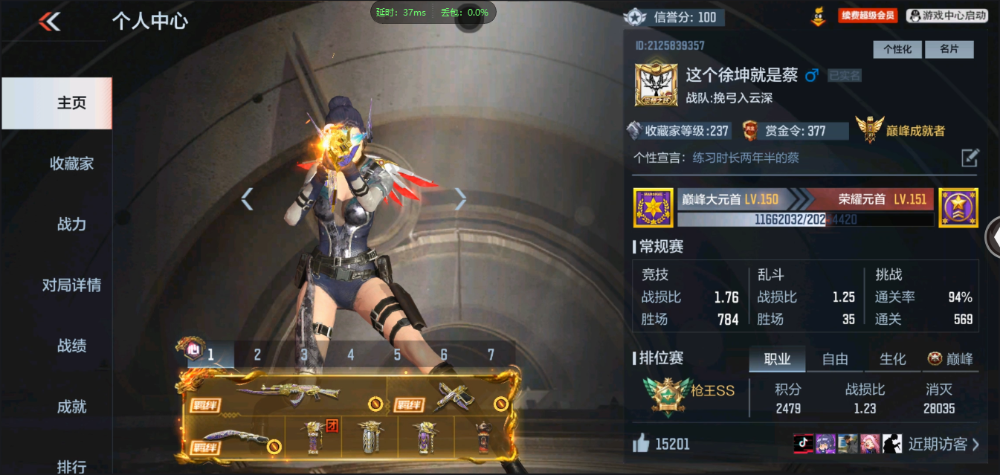Viewport: 1000px width, 475px height.
Task: Switch to loadout tab 7
Action: (491, 354)
